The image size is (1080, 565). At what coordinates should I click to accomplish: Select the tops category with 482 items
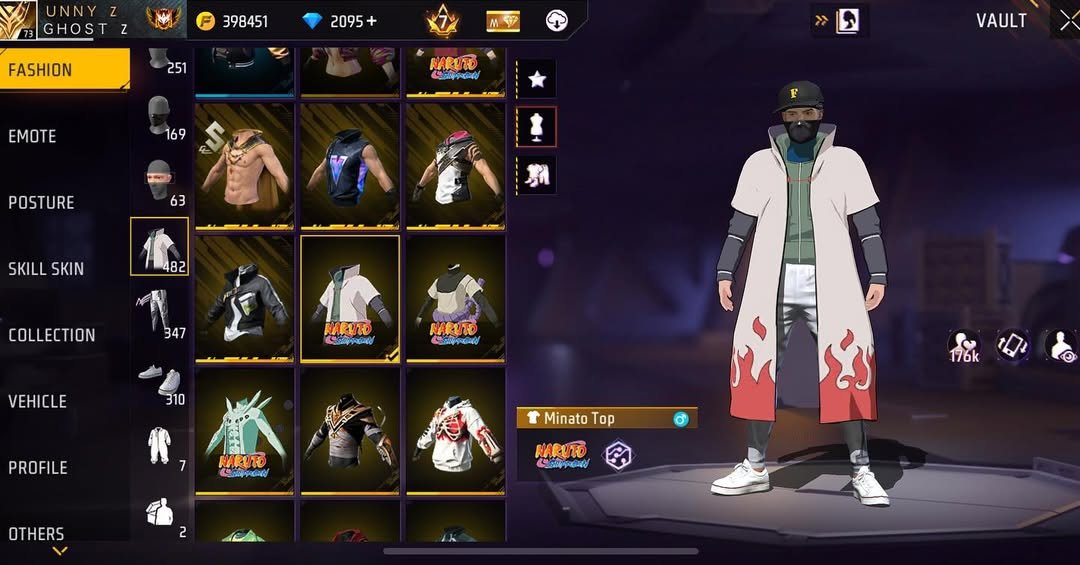click(159, 246)
